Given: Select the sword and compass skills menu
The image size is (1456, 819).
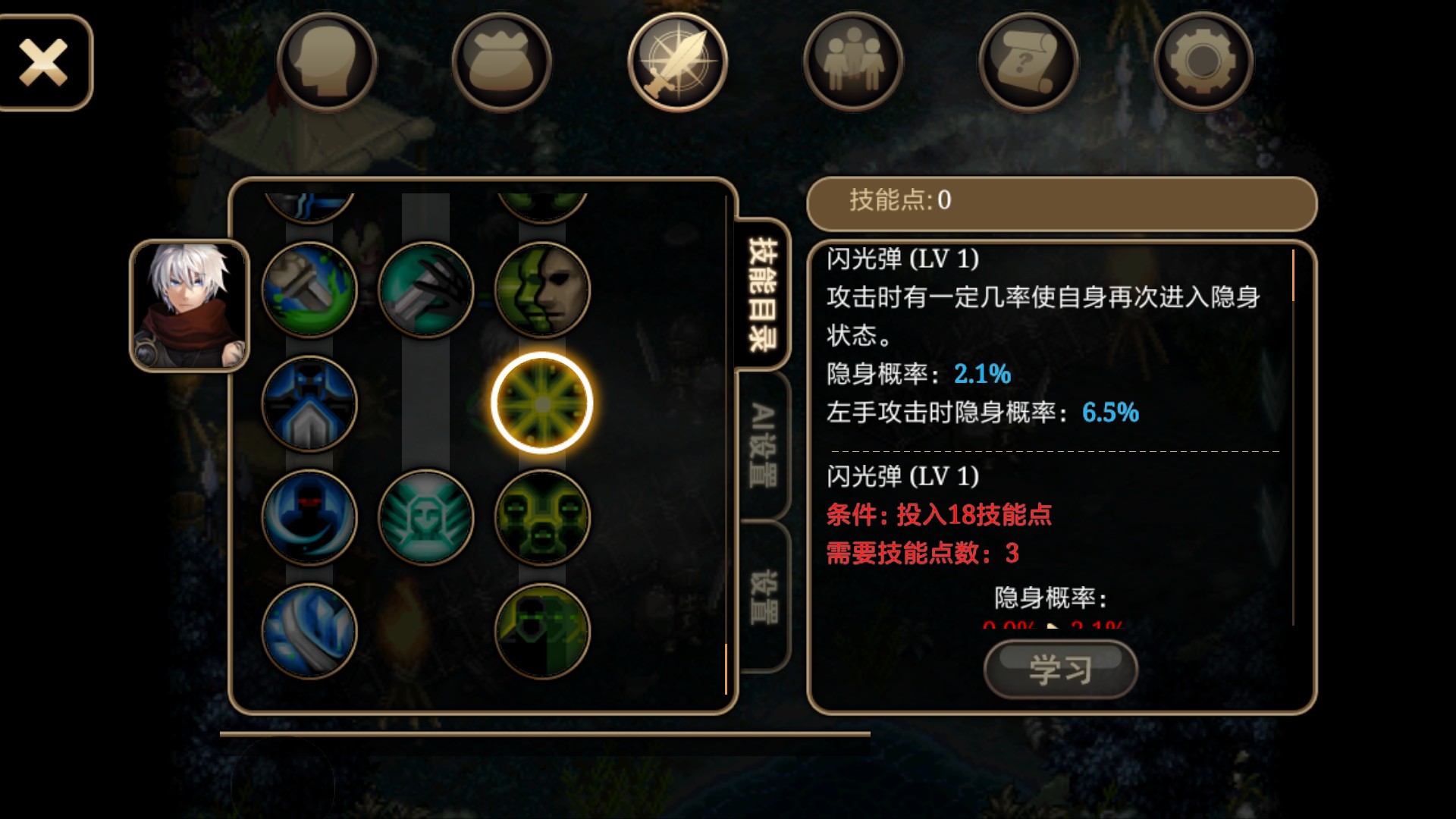Looking at the screenshot, I should click(x=677, y=62).
